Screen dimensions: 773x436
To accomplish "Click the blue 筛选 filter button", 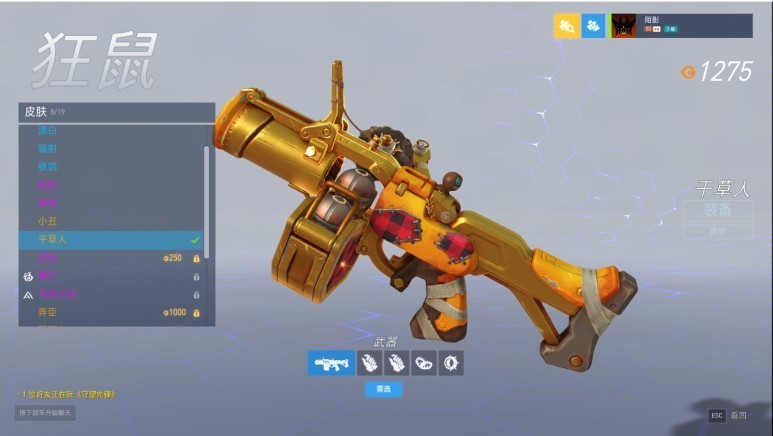I will tap(383, 389).
